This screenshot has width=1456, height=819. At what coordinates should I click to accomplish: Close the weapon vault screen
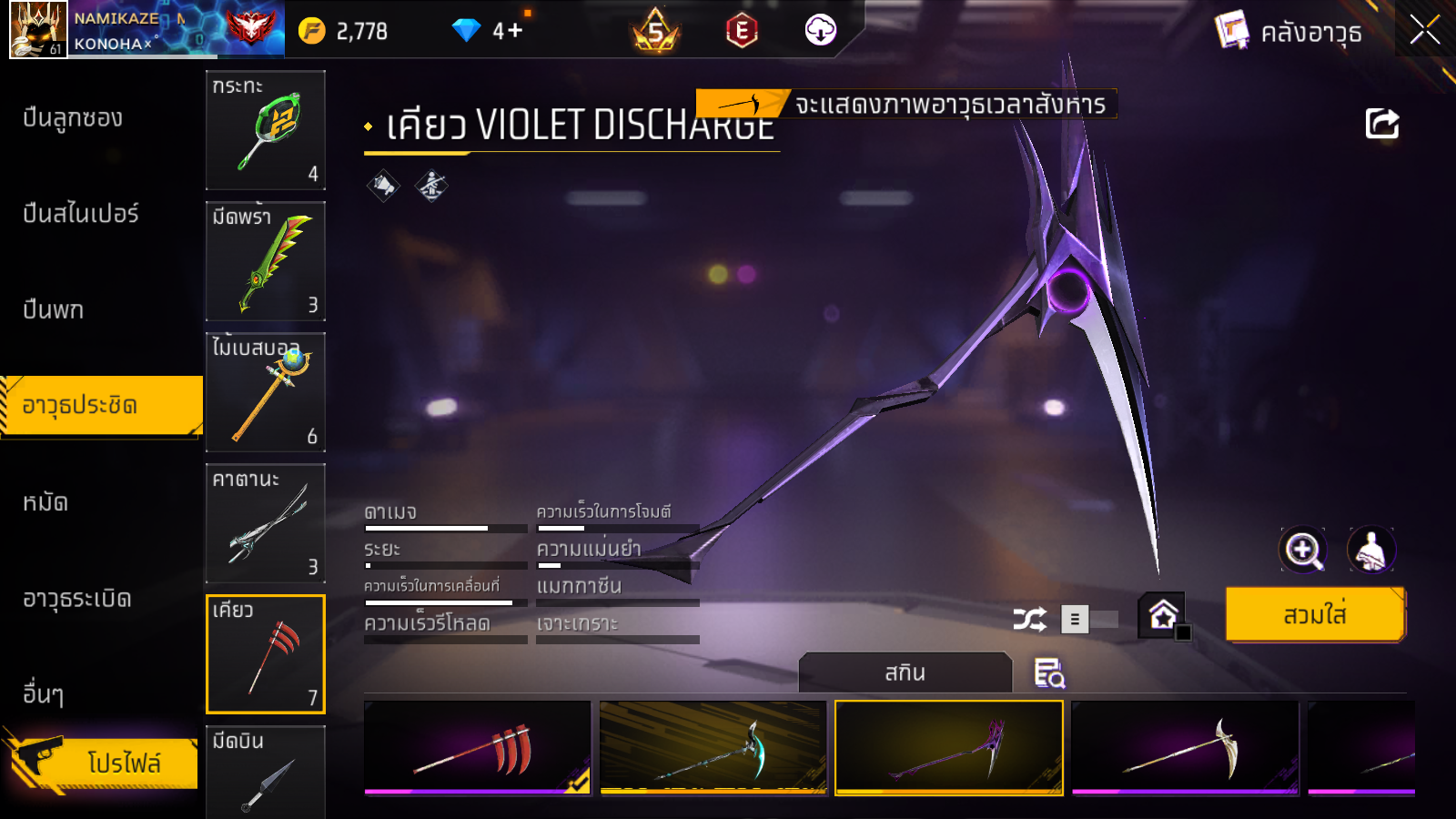(1424, 30)
